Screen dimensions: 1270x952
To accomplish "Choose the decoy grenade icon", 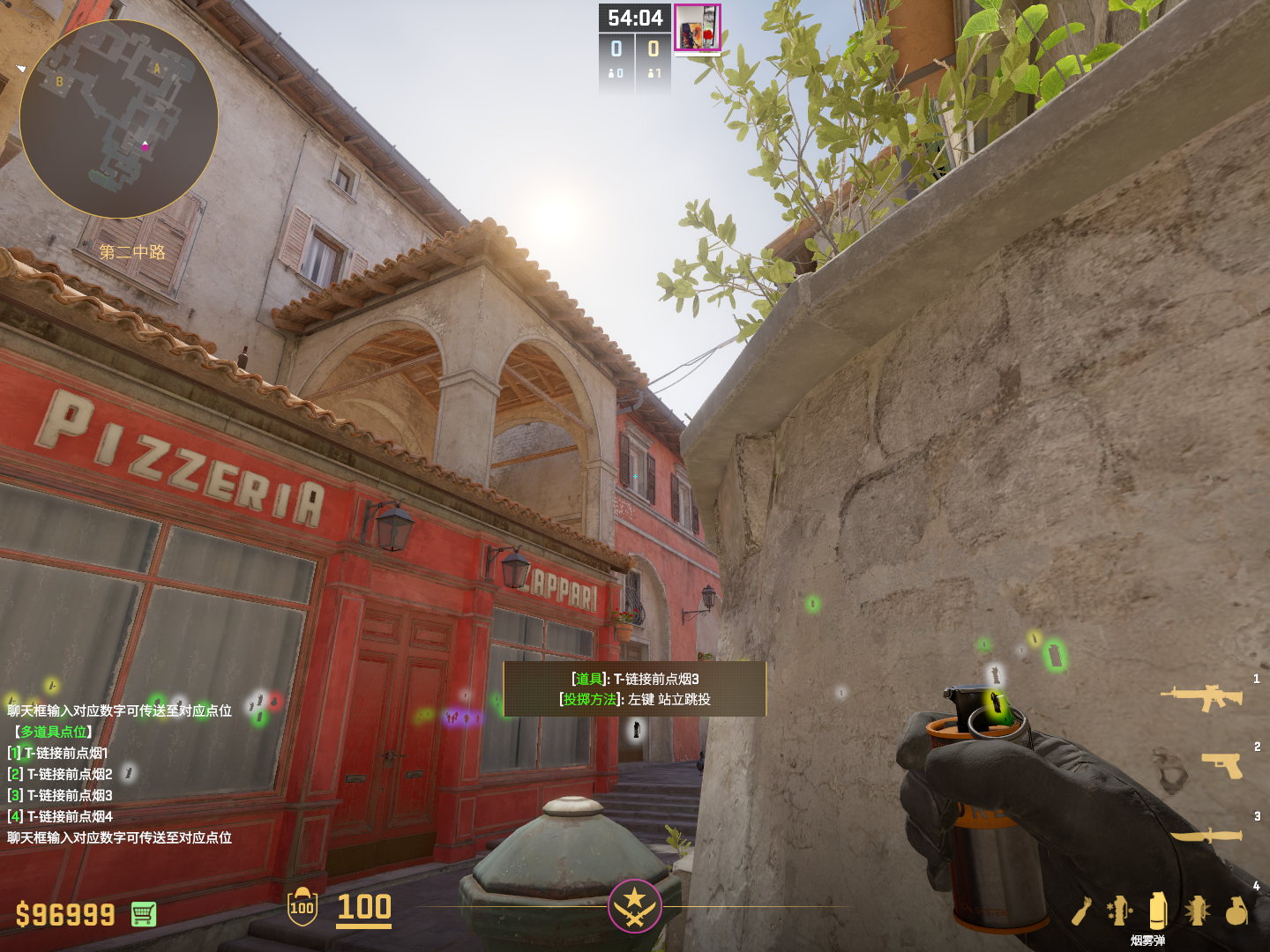I will 1119,911.
